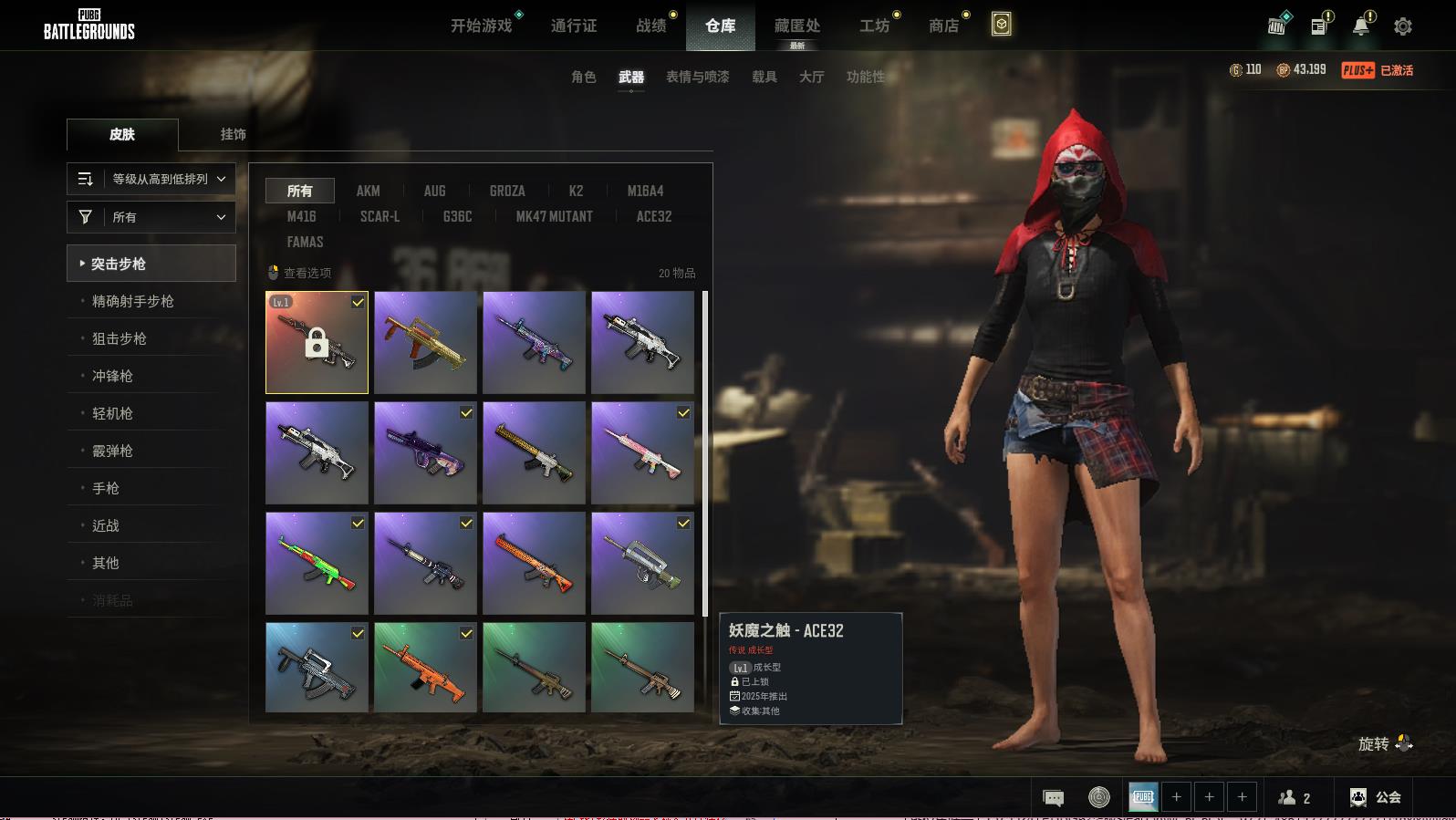Open the 工坊 menu
This screenshot has width=1456, height=820.
point(874,26)
